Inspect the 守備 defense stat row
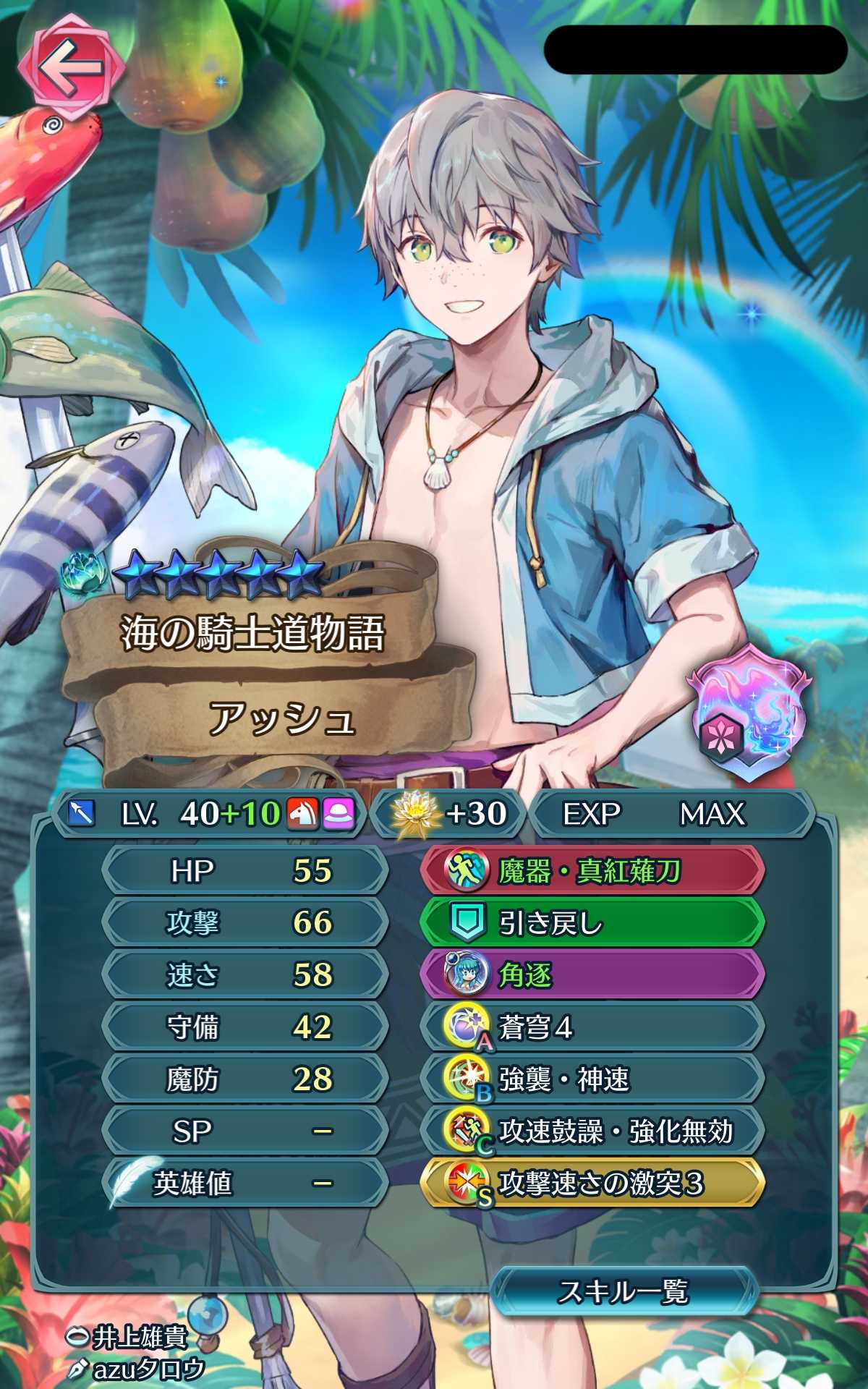 click(x=246, y=1027)
